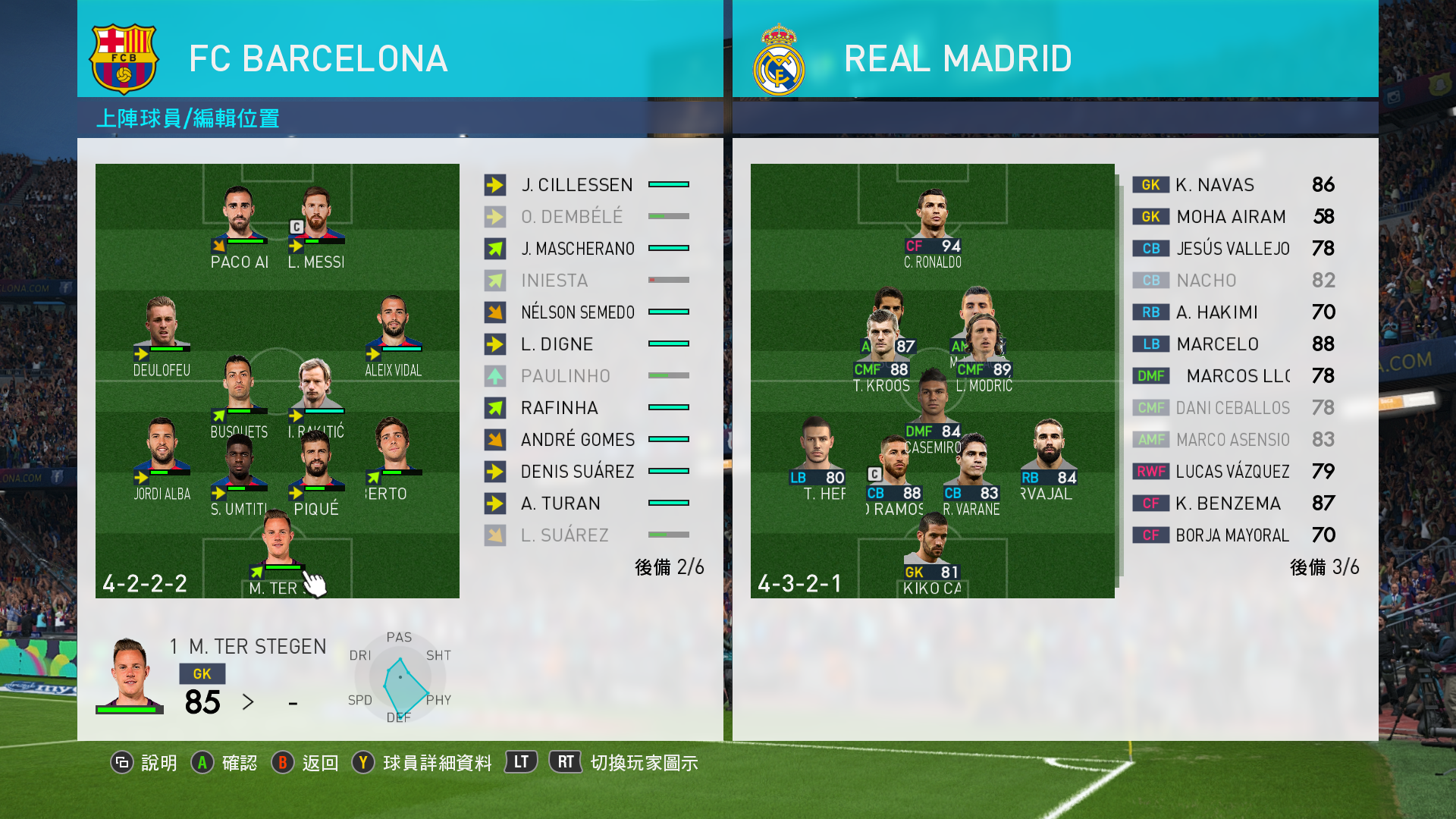Viewport: 1456px width, 819px height.
Task: Select K. Navas in Real Madrid's bench
Action: click(1214, 185)
